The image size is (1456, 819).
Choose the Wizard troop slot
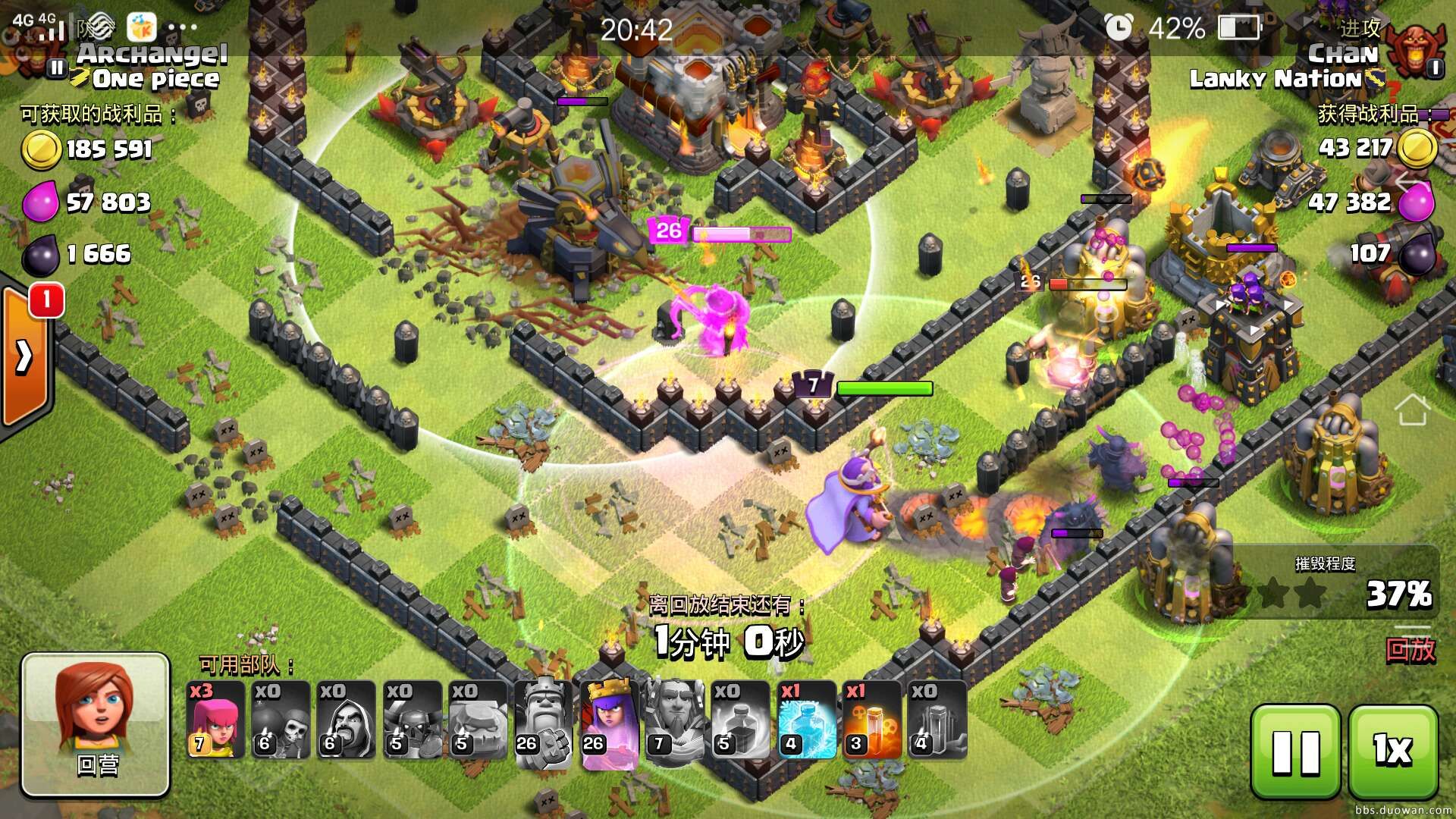coord(345,720)
